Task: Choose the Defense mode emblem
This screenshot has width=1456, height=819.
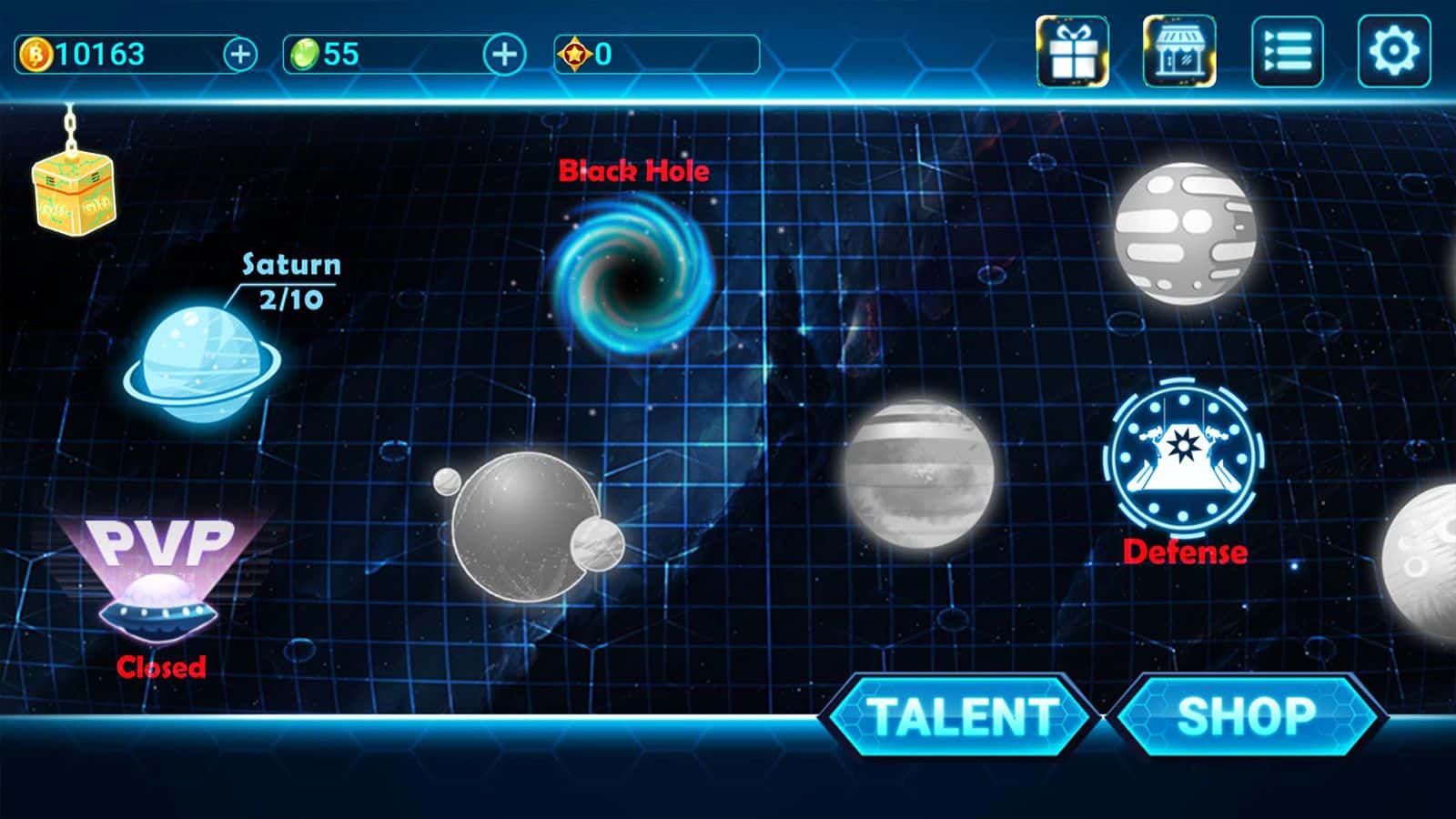Action: point(1183,457)
